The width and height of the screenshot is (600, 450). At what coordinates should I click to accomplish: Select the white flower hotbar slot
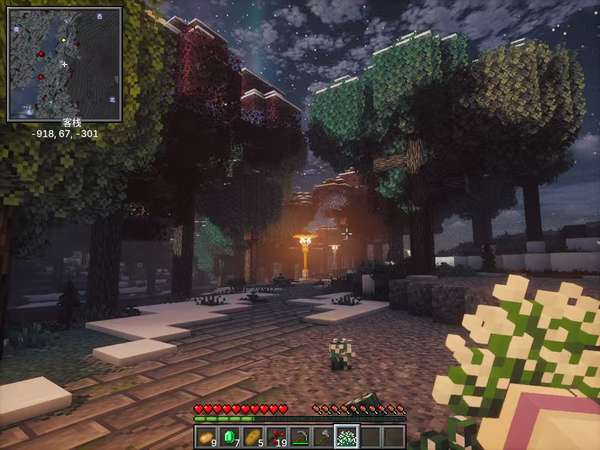pyautogui.click(x=346, y=437)
